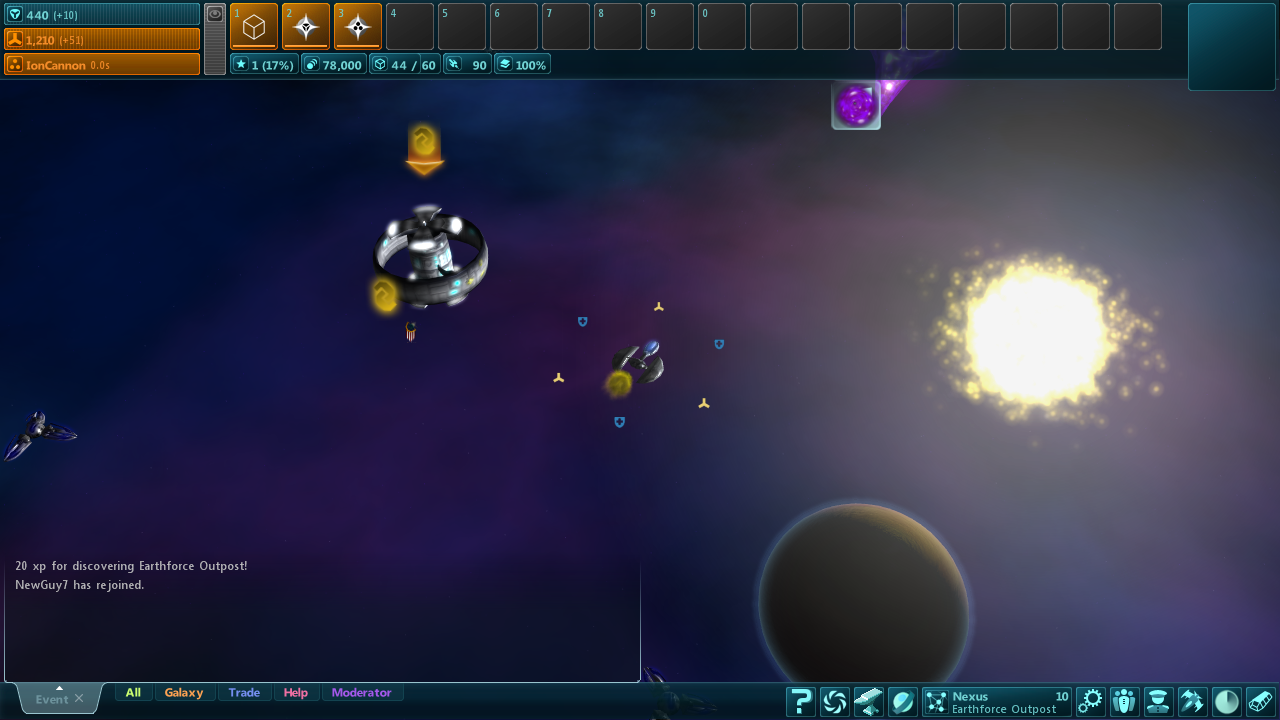Open the minimap panel
The image size is (1280, 720).
pos(1231,47)
